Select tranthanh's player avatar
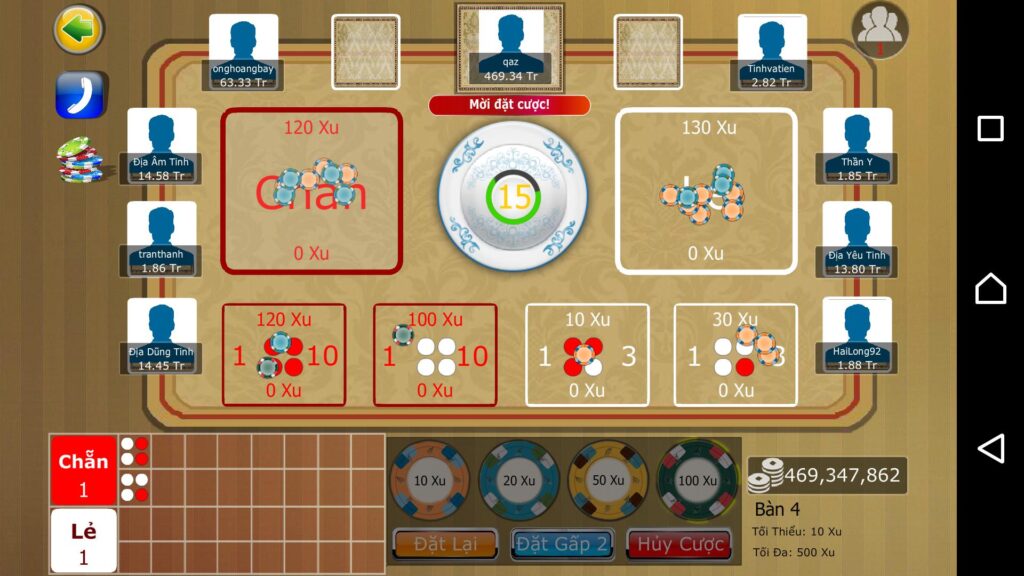 162,237
